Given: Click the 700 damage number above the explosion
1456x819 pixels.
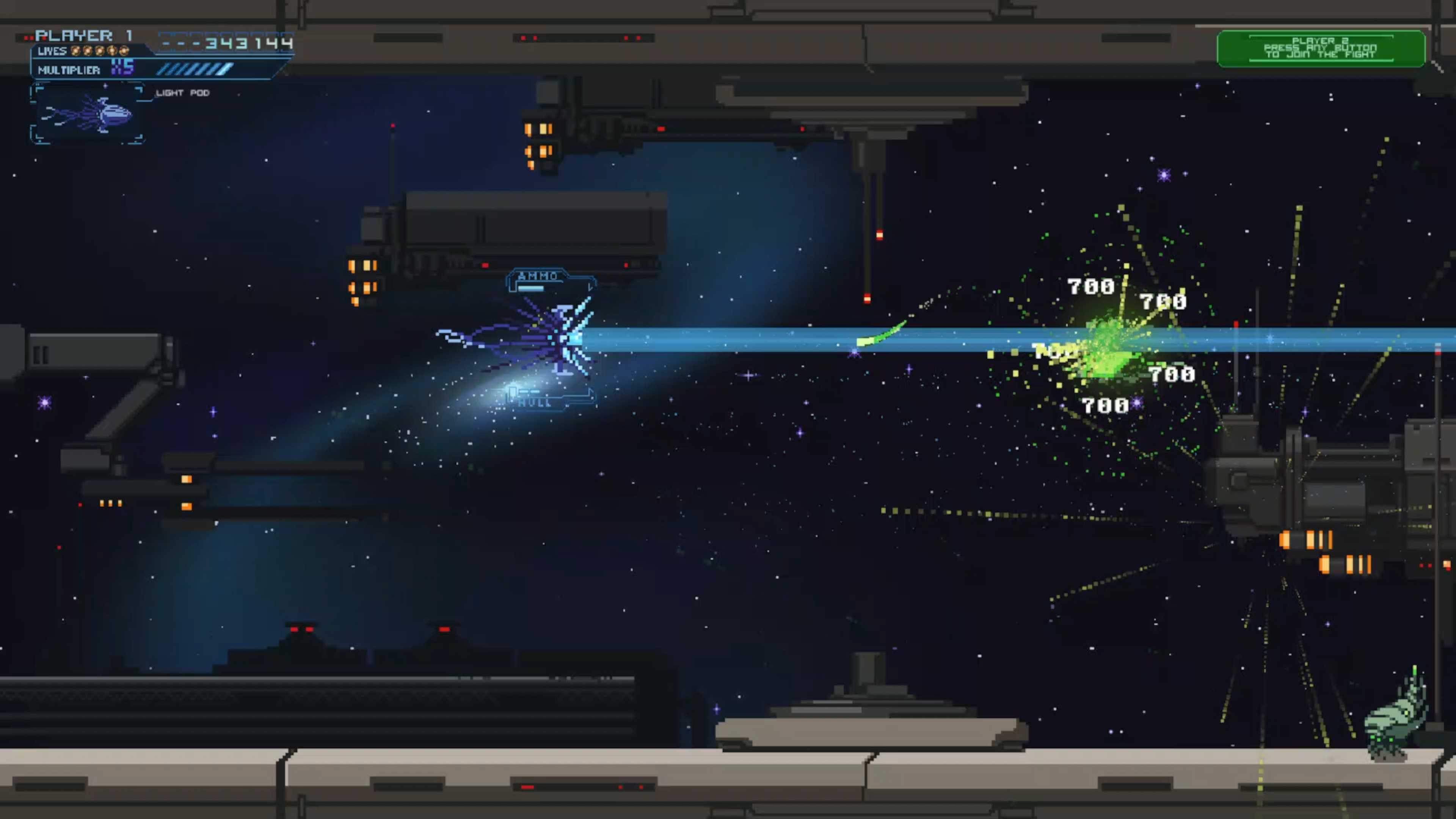Looking at the screenshot, I should 1090,287.
